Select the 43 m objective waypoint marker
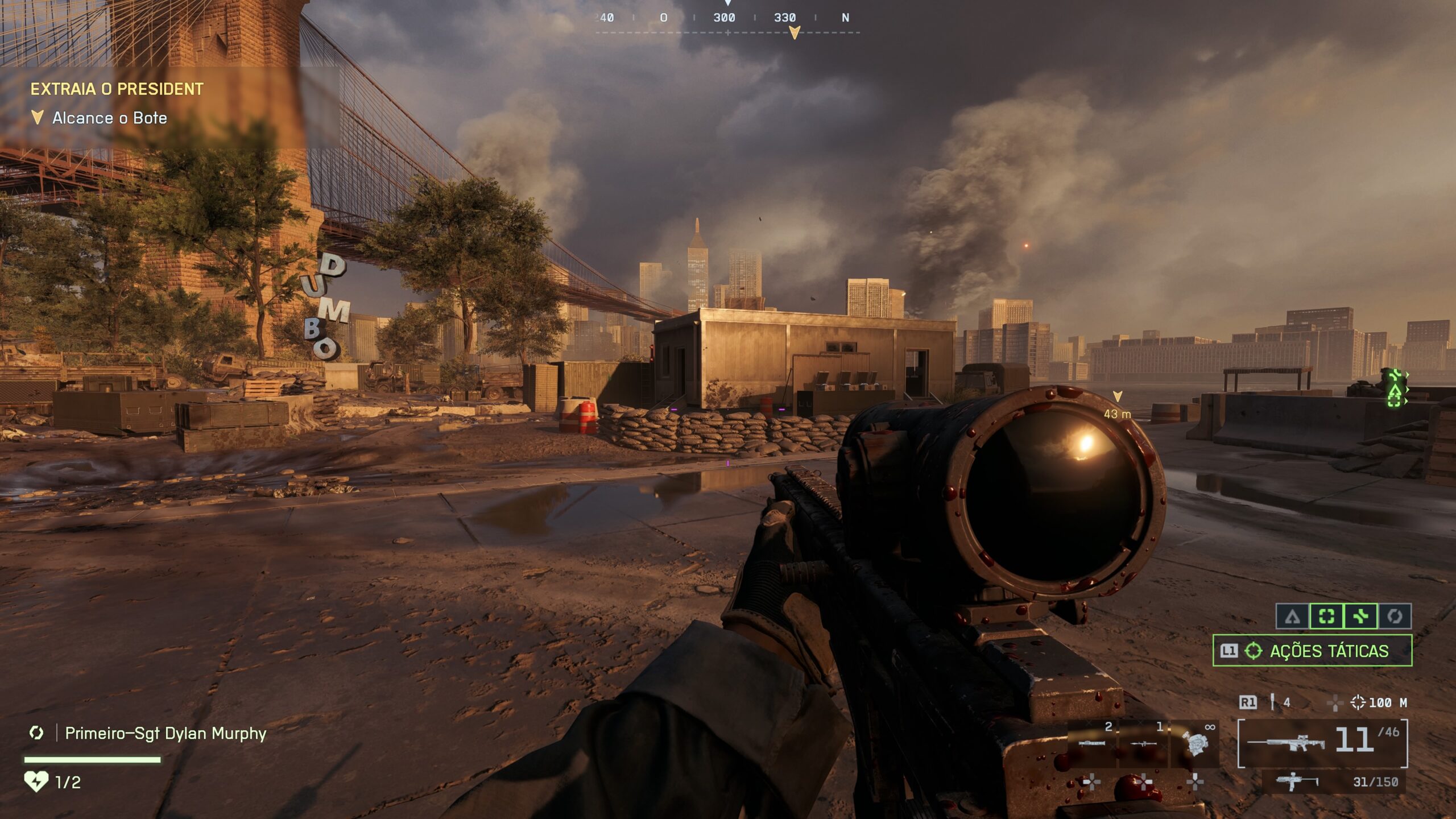This screenshot has width=1456, height=819. tap(1117, 396)
